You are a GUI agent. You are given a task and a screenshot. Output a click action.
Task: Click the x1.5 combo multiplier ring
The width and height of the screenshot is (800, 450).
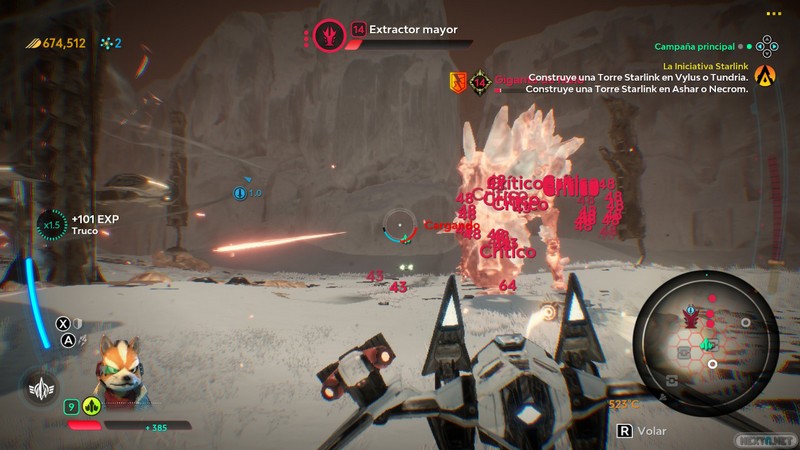click(50, 224)
